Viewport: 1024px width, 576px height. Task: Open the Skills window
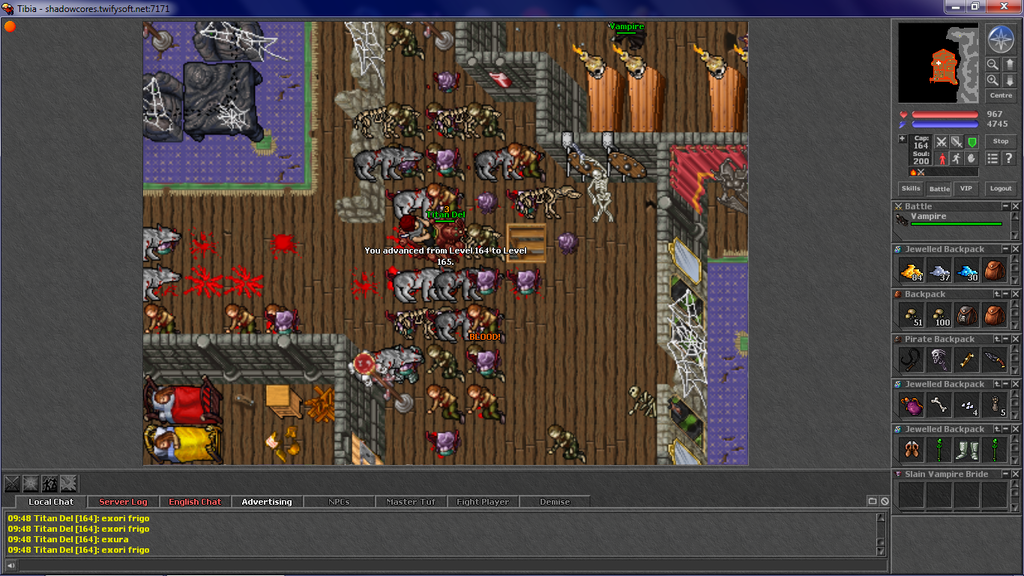911,188
